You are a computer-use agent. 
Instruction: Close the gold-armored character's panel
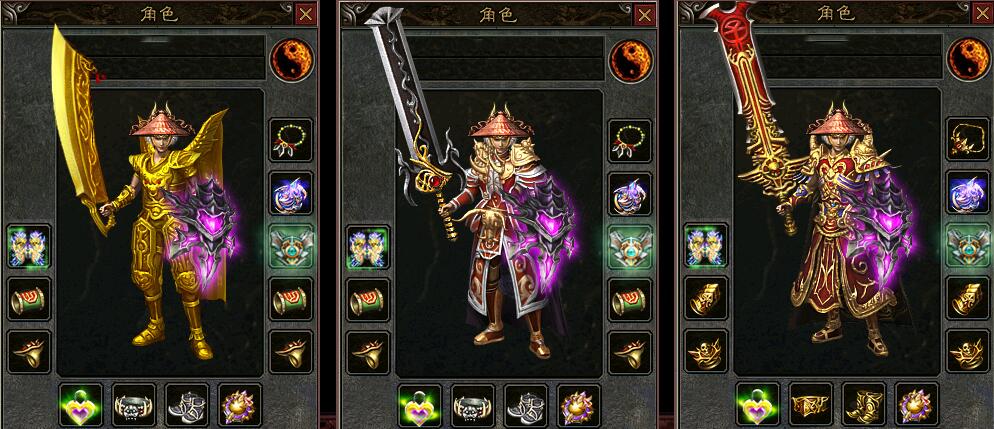(x=306, y=14)
